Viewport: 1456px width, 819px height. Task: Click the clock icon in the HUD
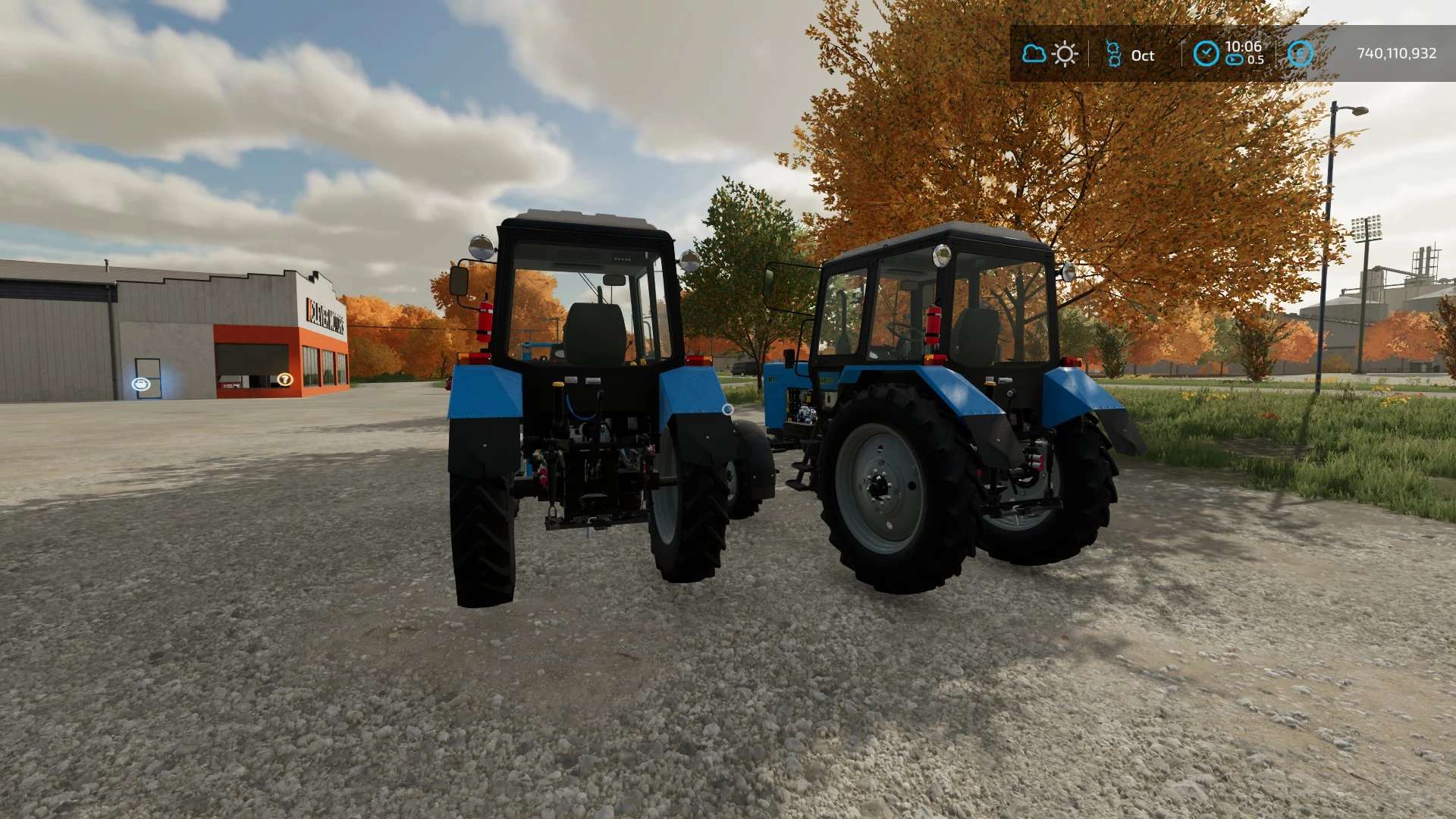tap(1206, 54)
